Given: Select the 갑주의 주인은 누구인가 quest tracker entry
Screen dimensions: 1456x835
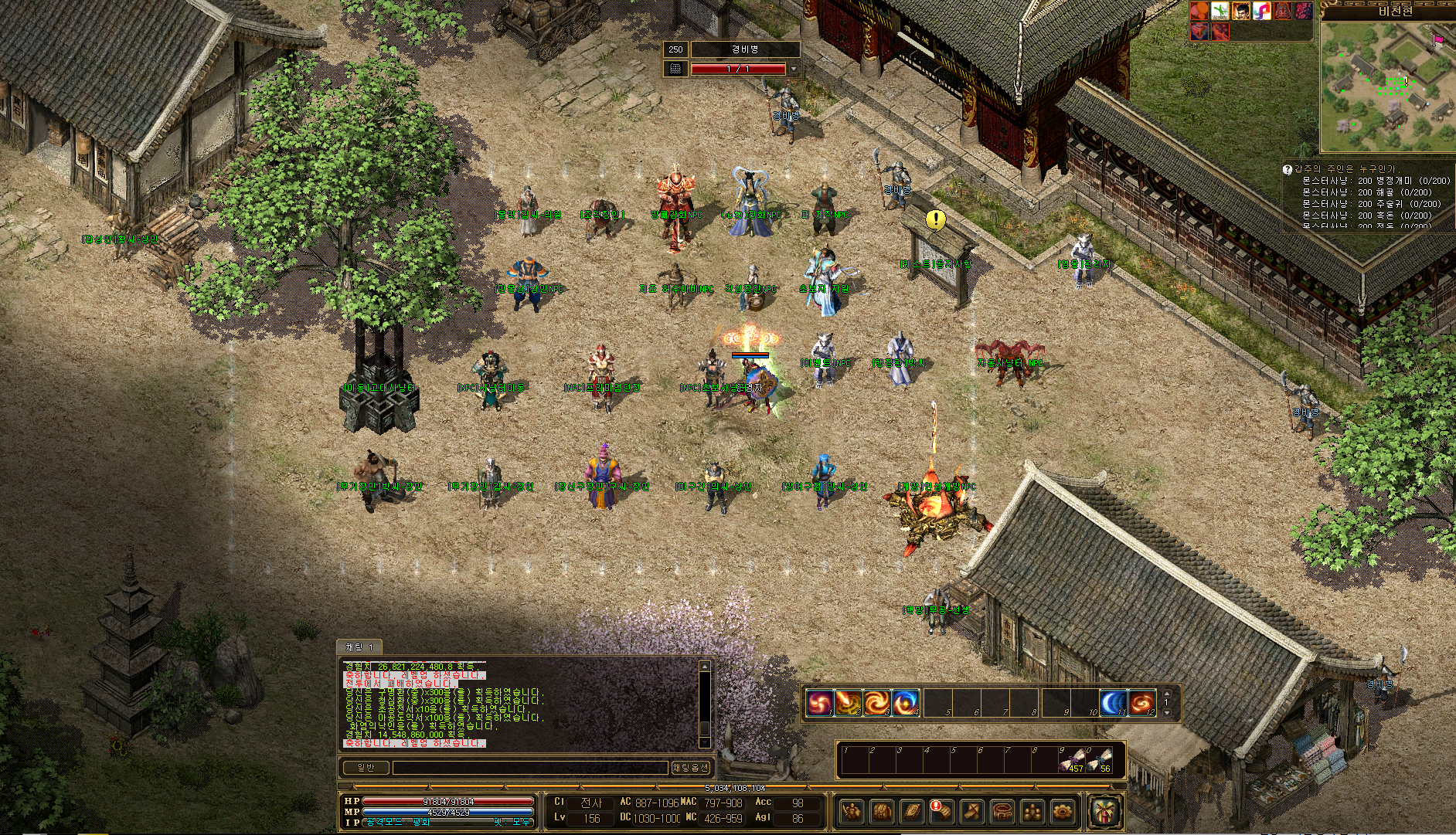Looking at the screenshot, I should [x=1345, y=168].
